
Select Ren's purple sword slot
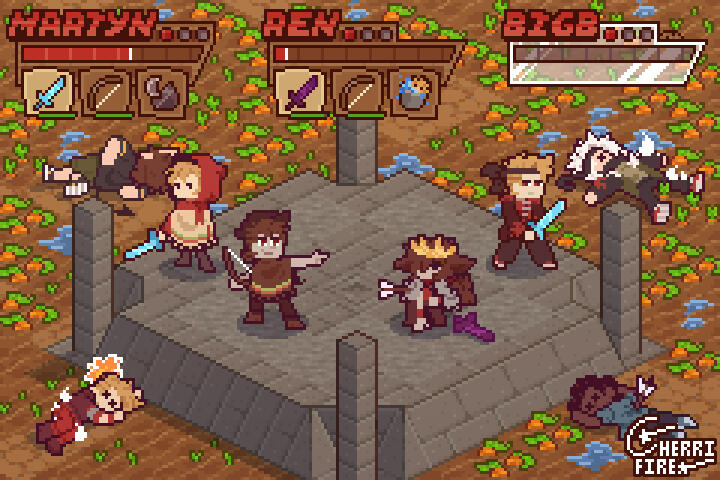coord(299,92)
